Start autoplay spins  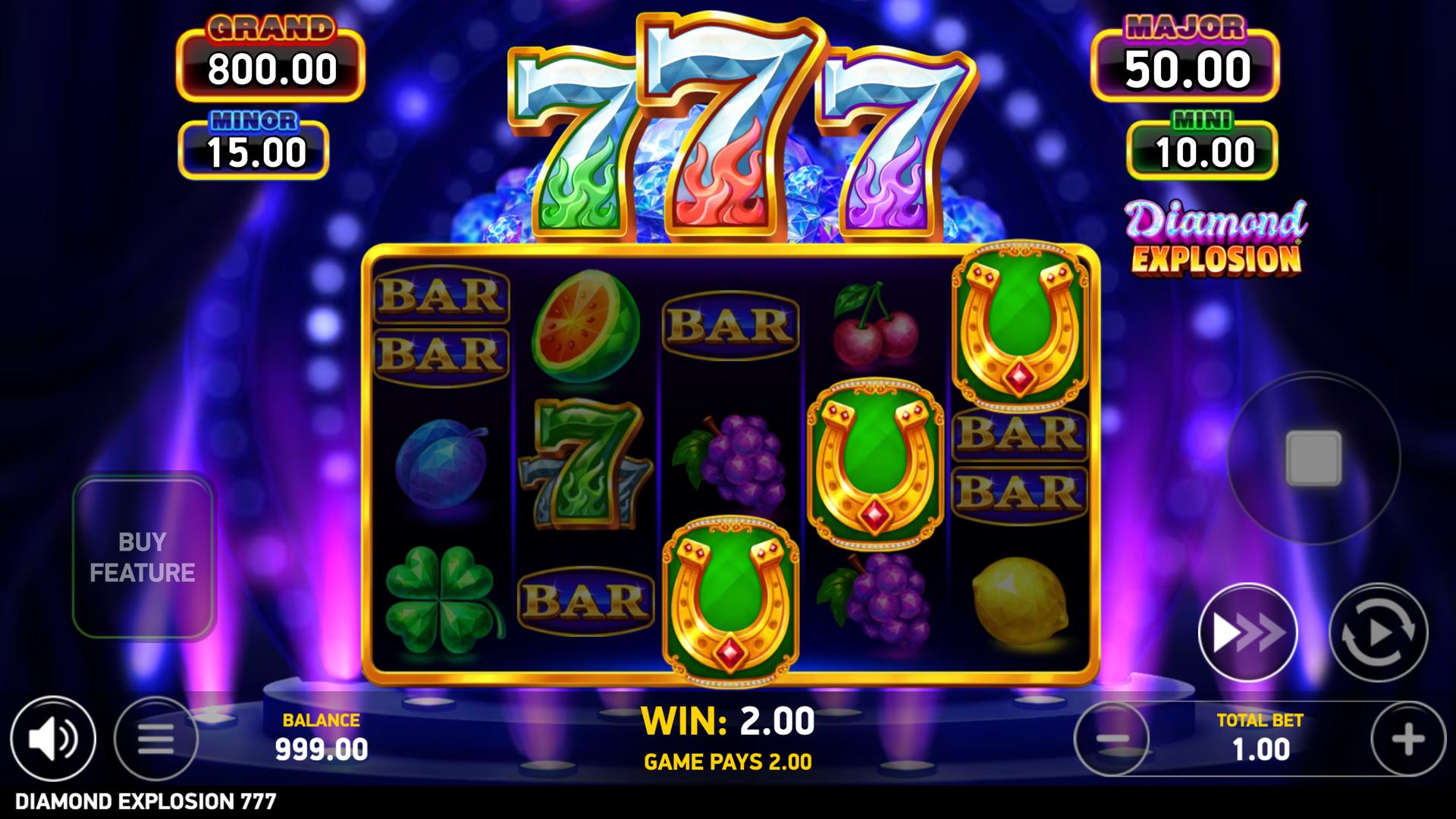coord(1378,632)
